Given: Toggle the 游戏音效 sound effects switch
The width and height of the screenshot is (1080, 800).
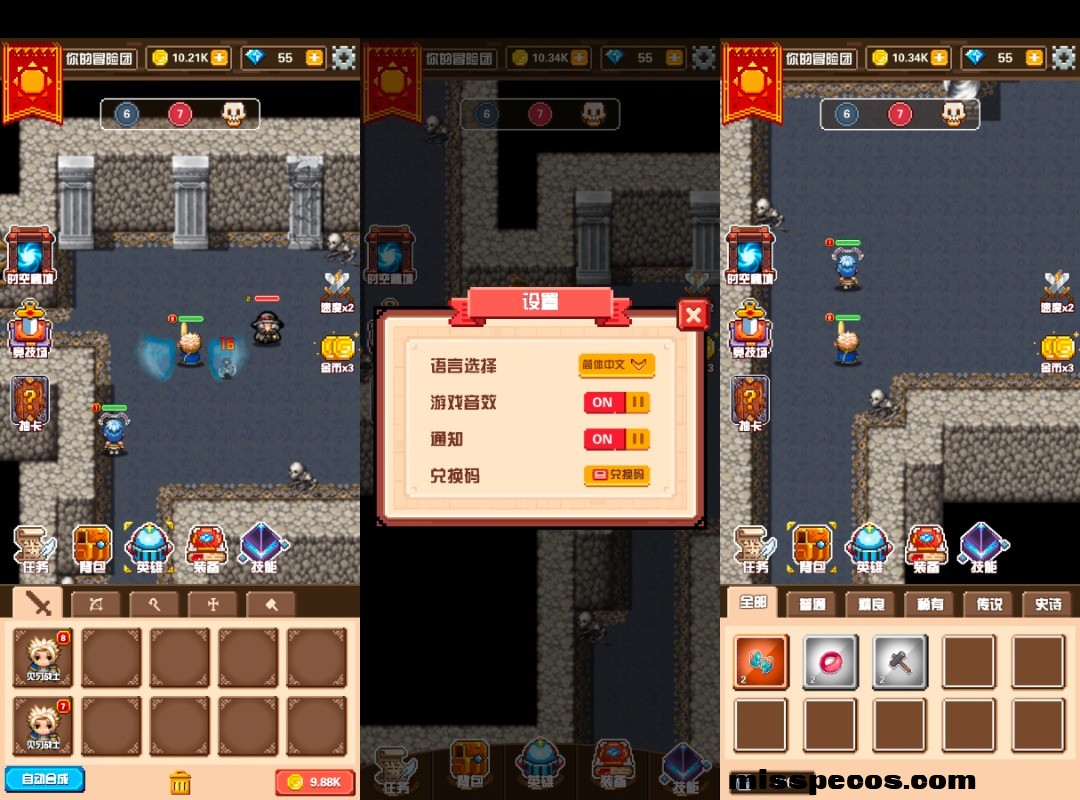Looking at the screenshot, I should pyautogui.click(x=616, y=403).
